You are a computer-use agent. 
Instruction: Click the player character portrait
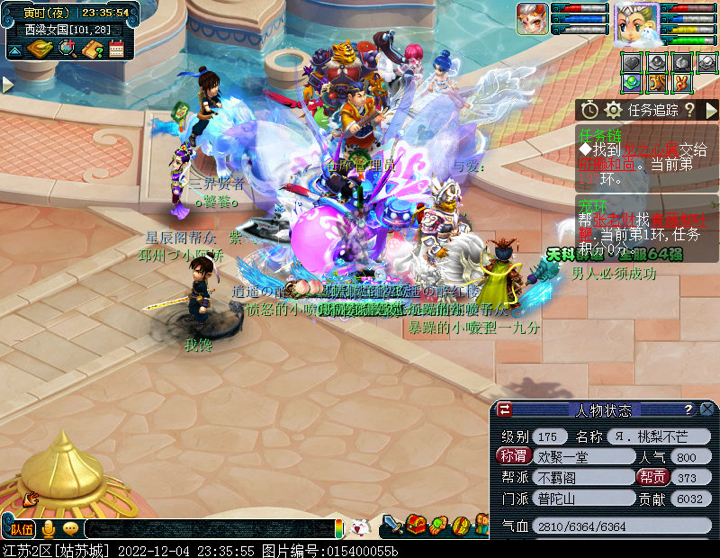(635, 22)
